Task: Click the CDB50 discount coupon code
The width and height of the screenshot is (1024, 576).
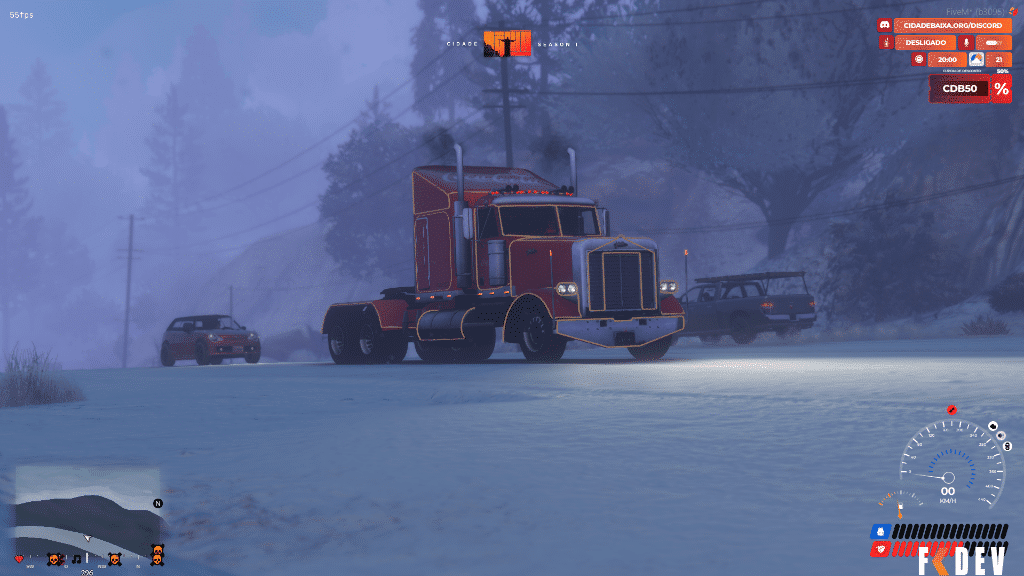Action: 960,89
